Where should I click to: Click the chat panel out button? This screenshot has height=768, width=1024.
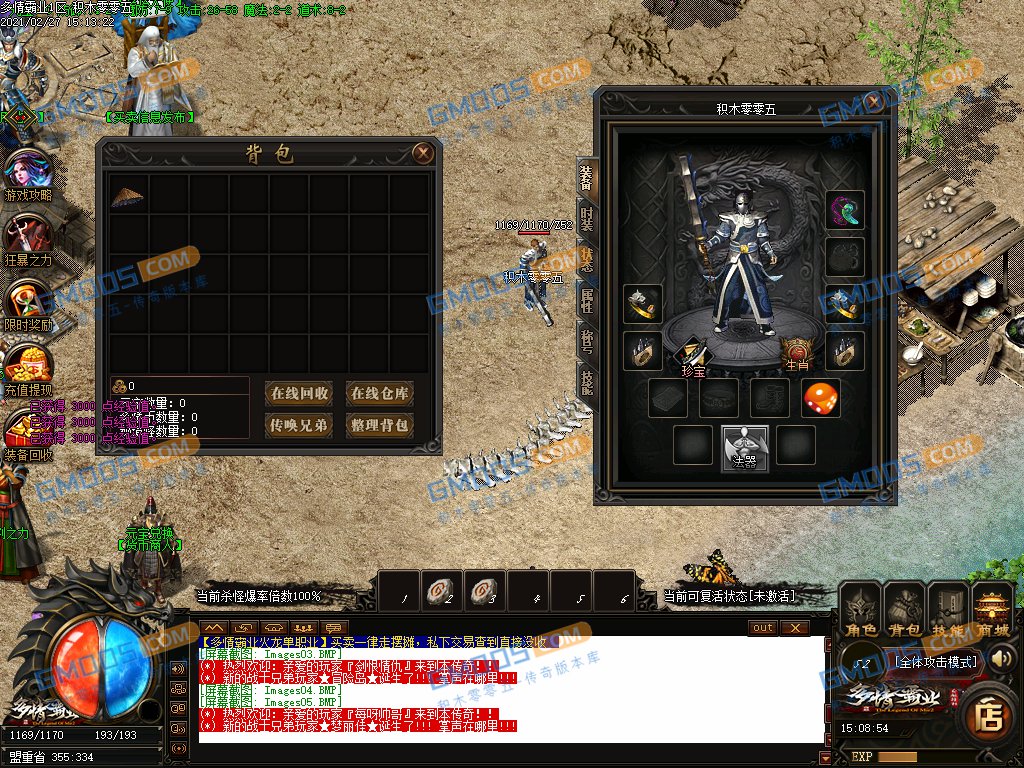click(x=763, y=628)
